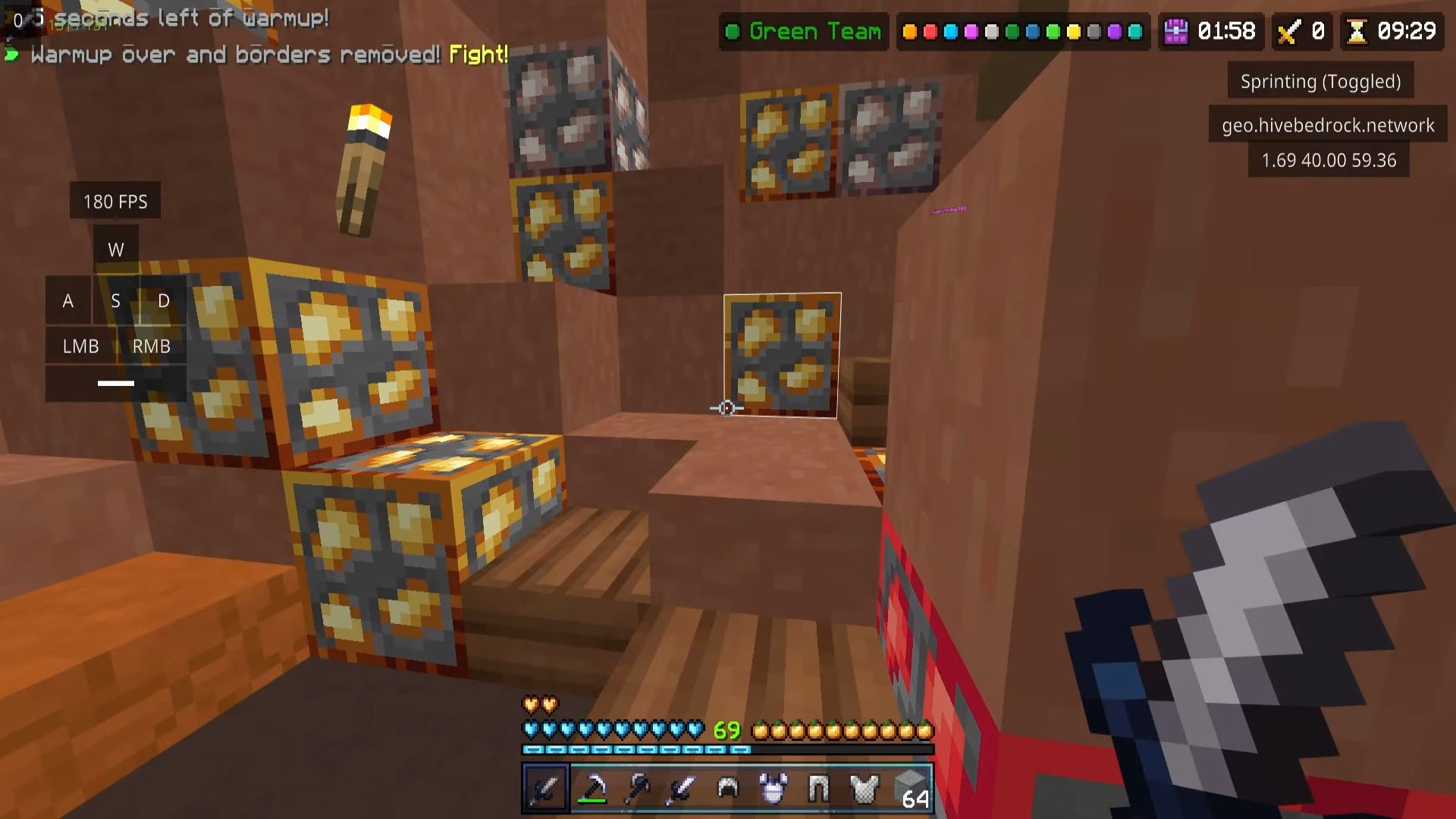The width and height of the screenshot is (1456, 819).
Task: Click the RMB box in the input overlay
Action: coord(152,346)
